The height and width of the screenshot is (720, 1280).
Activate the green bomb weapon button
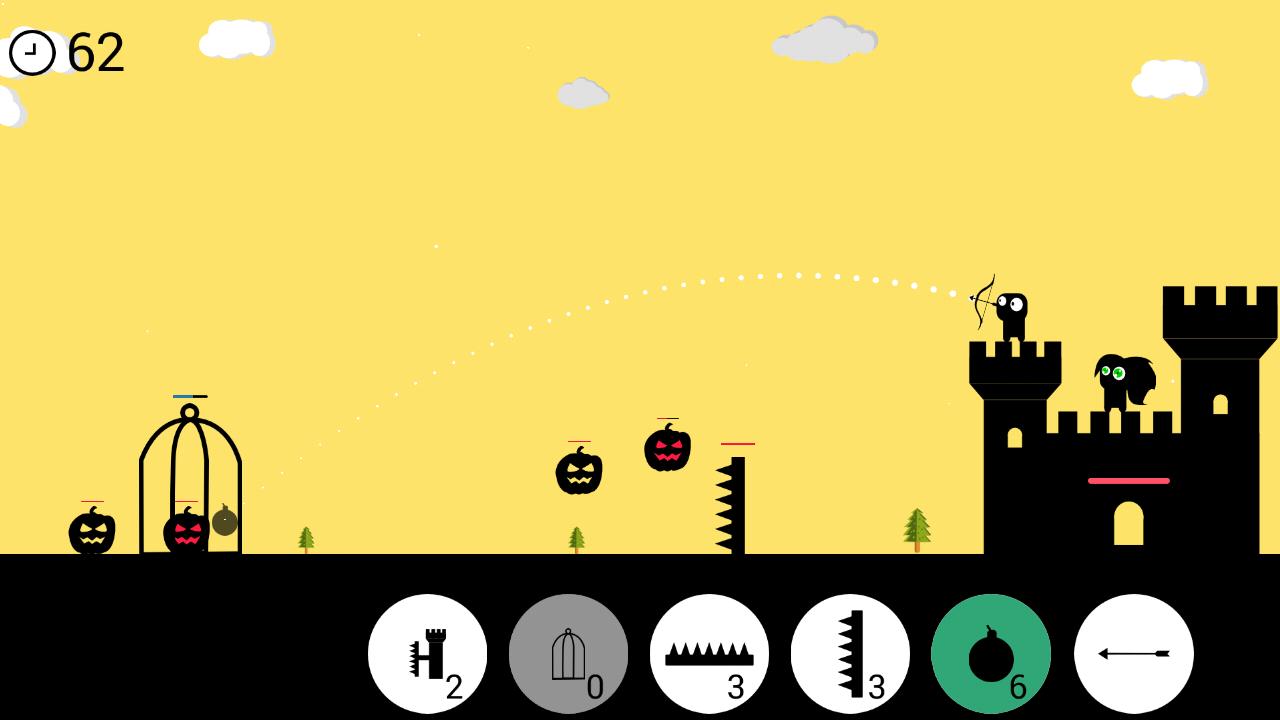(991, 654)
